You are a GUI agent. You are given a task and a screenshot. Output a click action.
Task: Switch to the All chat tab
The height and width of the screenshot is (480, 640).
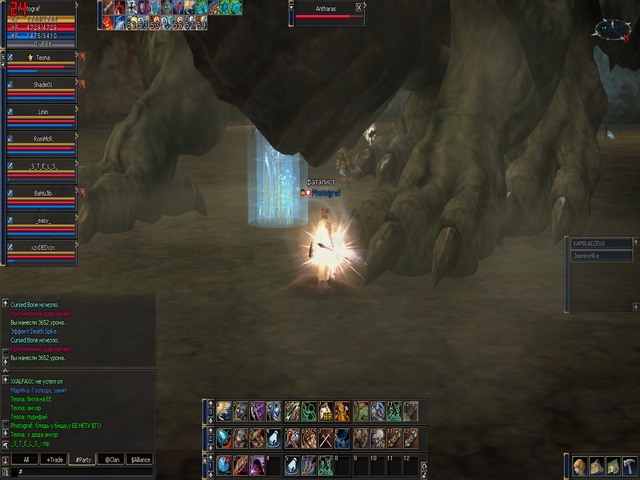(x=26, y=459)
